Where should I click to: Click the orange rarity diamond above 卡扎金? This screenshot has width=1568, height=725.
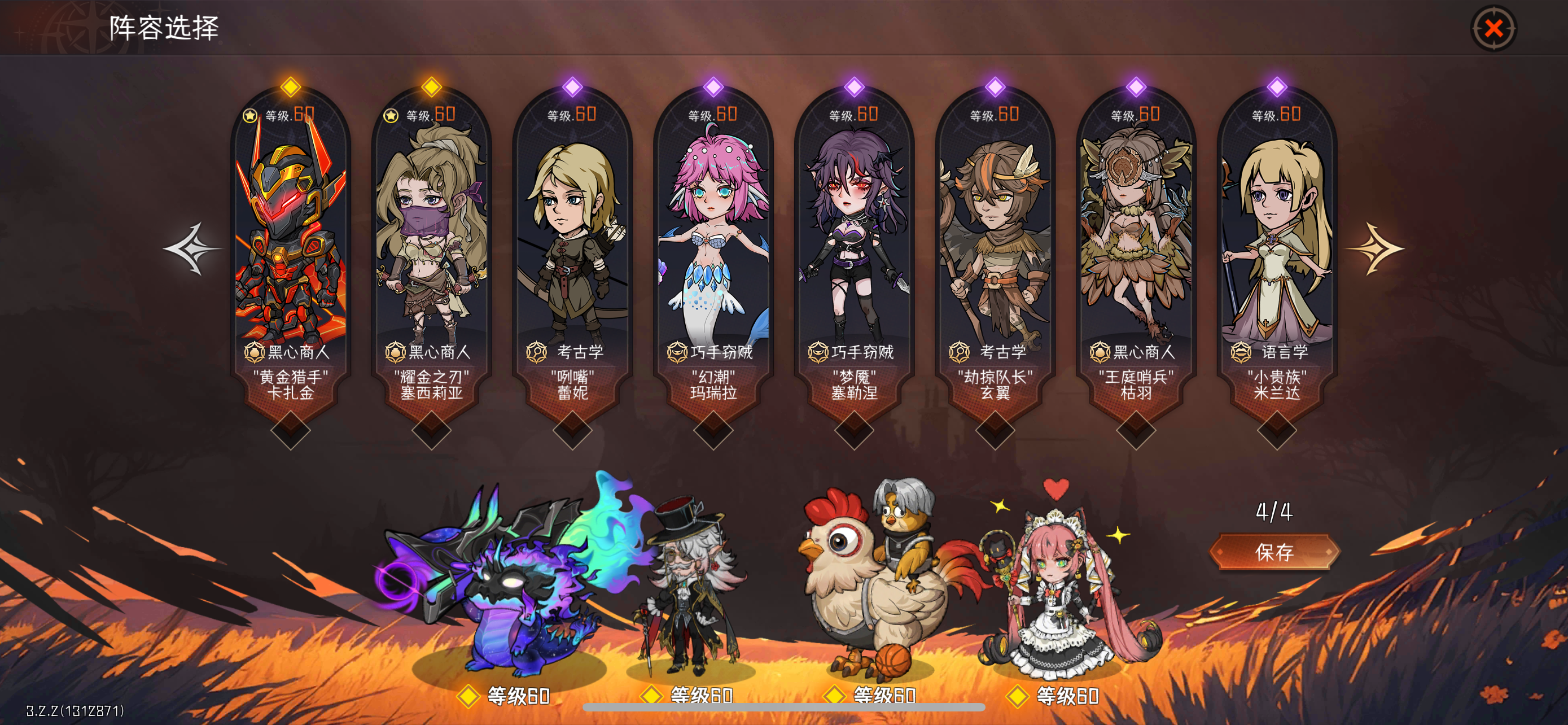(290, 87)
